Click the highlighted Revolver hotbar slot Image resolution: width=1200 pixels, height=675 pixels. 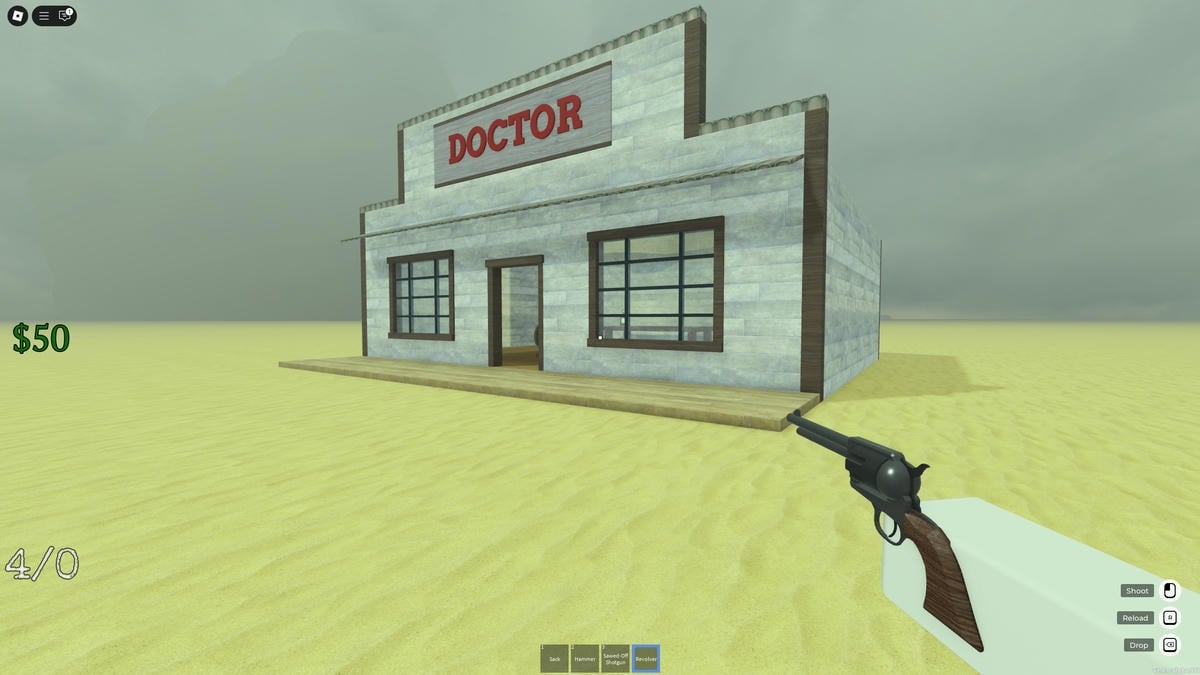[x=646, y=658]
